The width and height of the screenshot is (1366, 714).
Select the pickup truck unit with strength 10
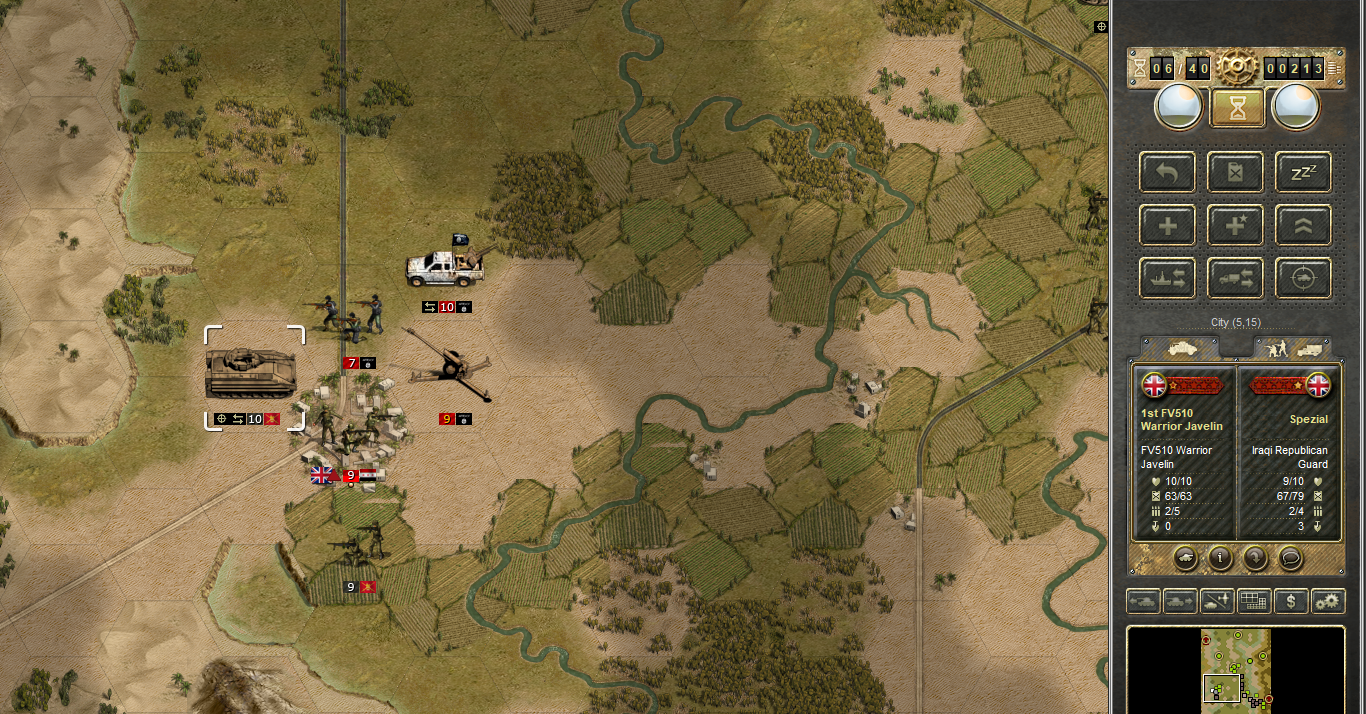445,265
